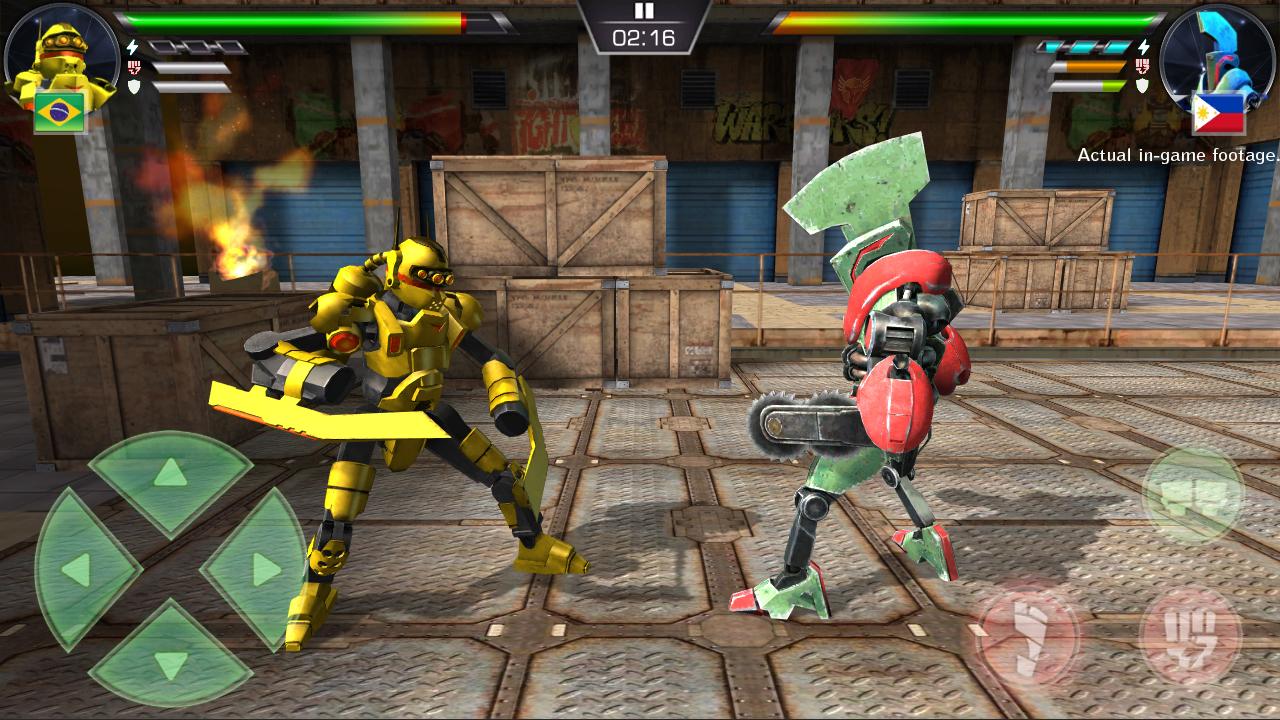
Task: Tap the lightning energy icon near Brazil fighter
Action: pyautogui.click(x=132, y=48)
